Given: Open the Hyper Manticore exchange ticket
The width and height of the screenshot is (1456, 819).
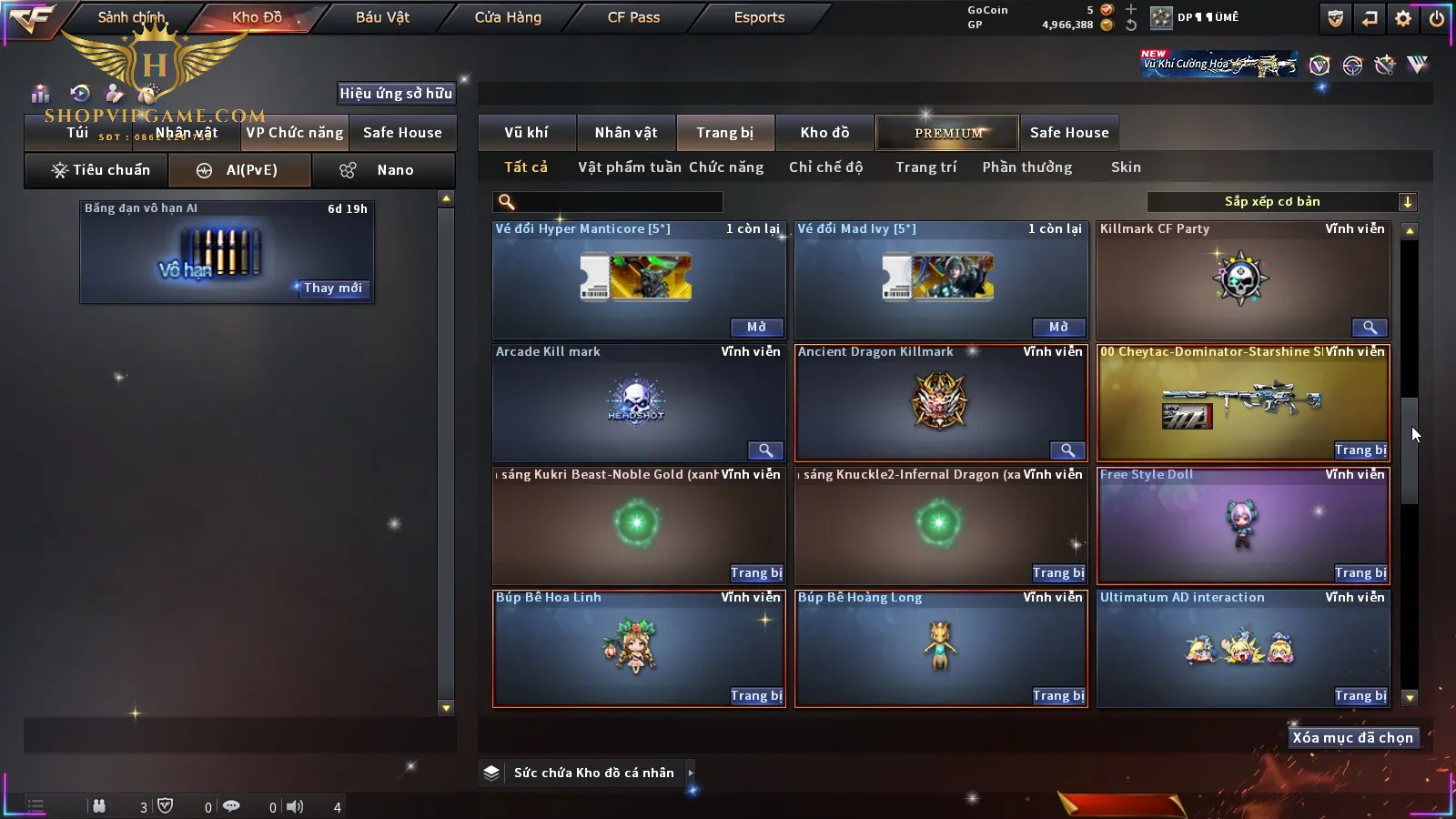Looking at the screenshot, I should [x=756, y=328].
